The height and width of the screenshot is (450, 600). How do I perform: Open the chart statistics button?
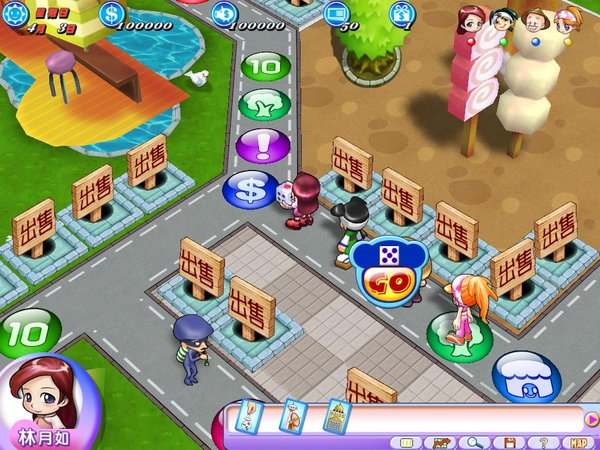point(441,442)
